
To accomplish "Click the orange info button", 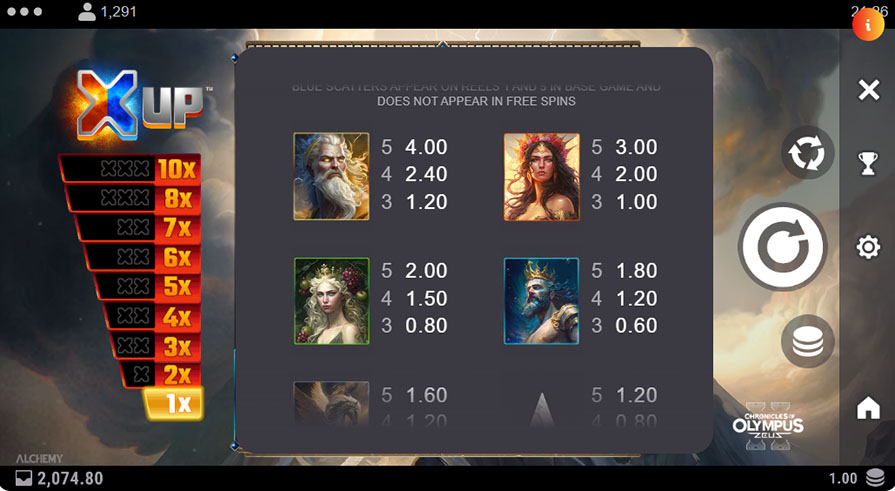I will coord(867,25).
